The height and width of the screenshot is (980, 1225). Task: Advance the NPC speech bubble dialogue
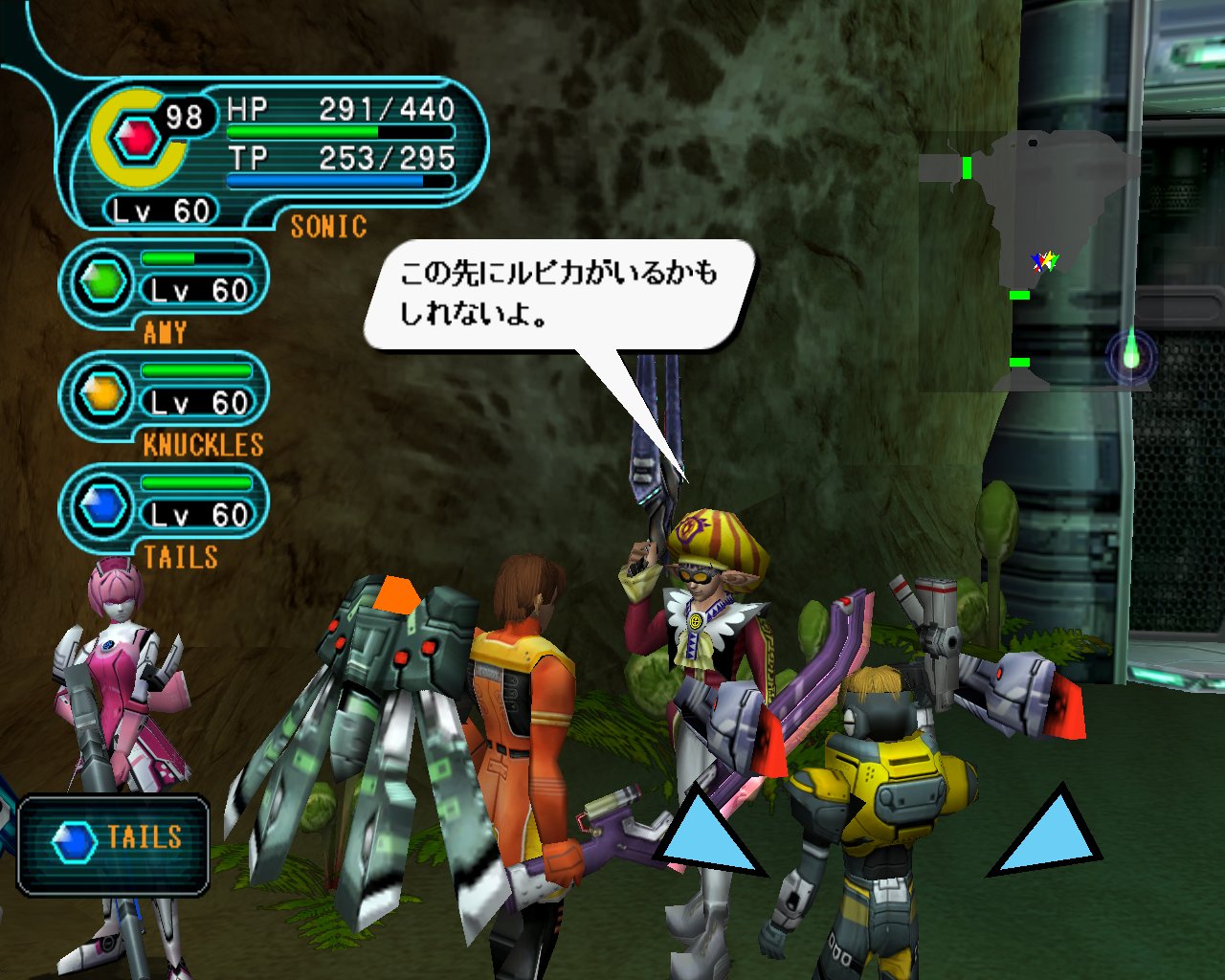point(558,294)
